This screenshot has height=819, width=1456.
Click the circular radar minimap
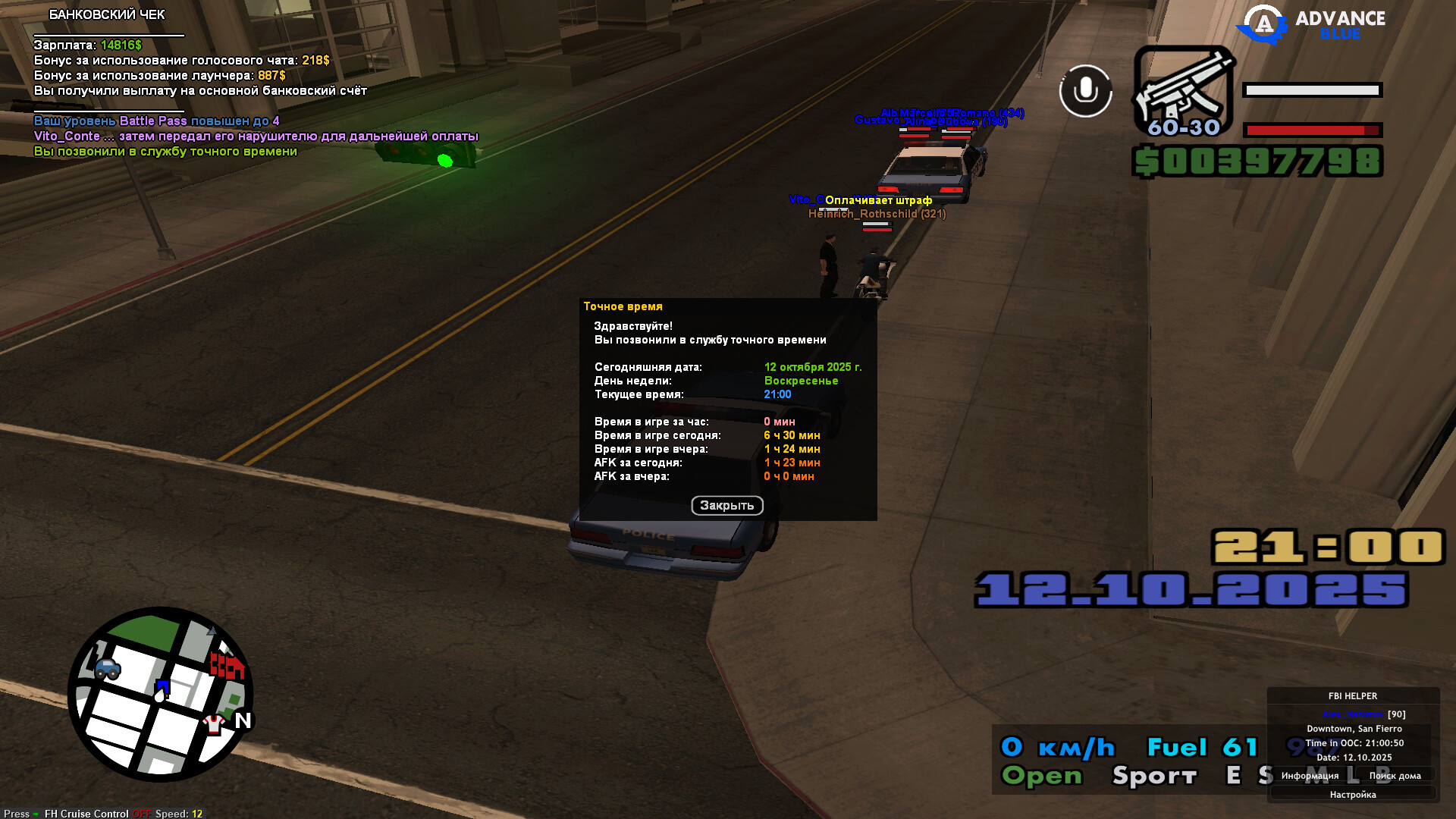161,694
